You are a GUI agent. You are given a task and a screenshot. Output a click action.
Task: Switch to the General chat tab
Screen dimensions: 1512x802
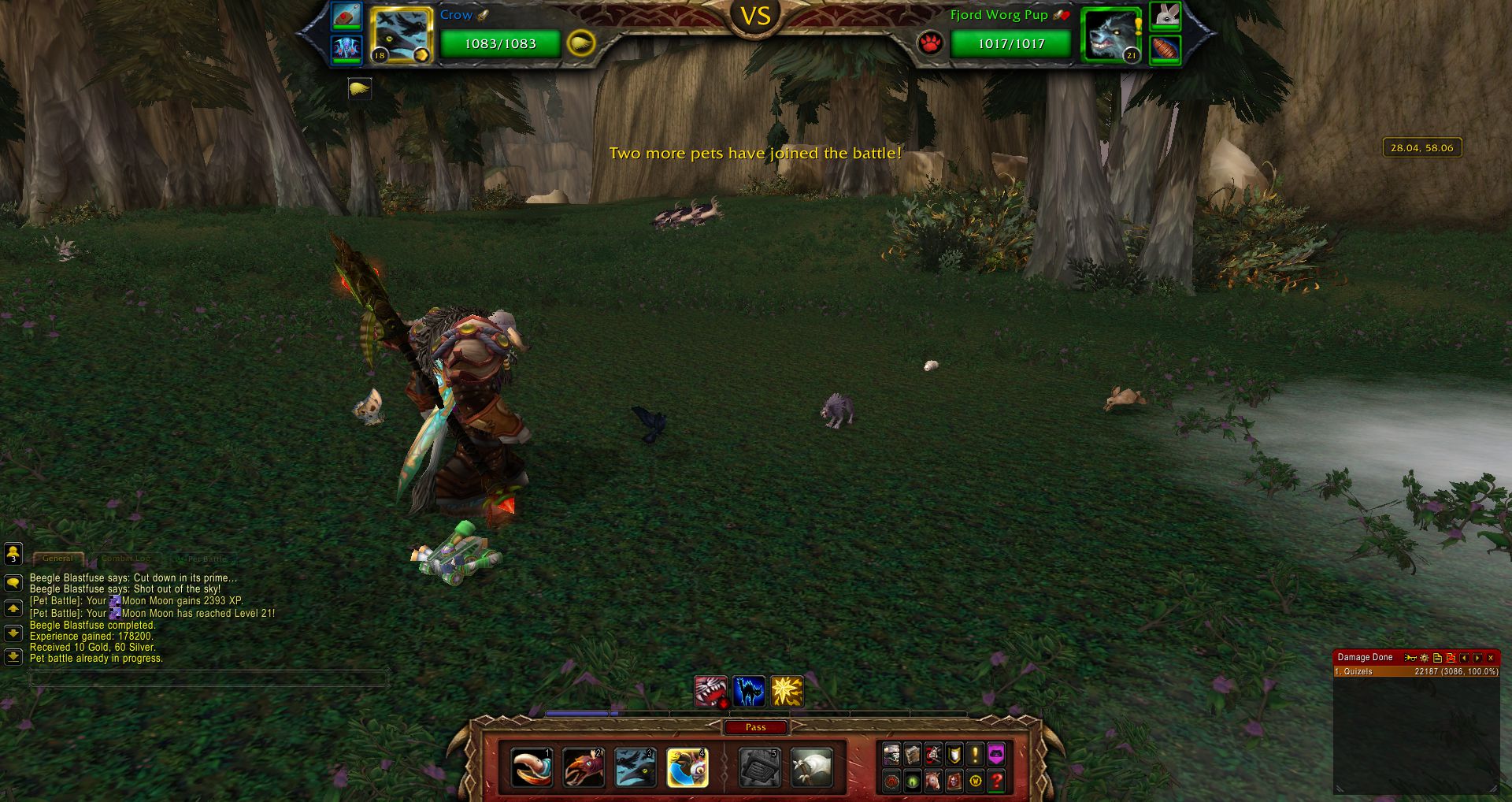pyautogui.click(x=57, y=559)
